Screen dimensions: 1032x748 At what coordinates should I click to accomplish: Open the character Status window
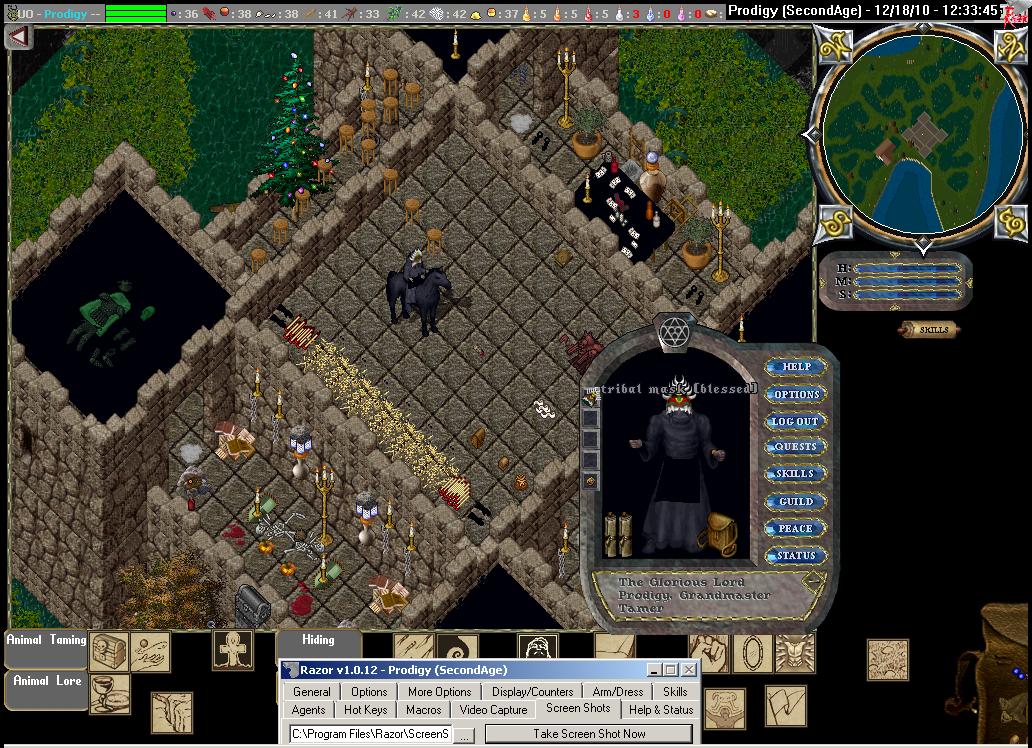[x=796, y=555]
